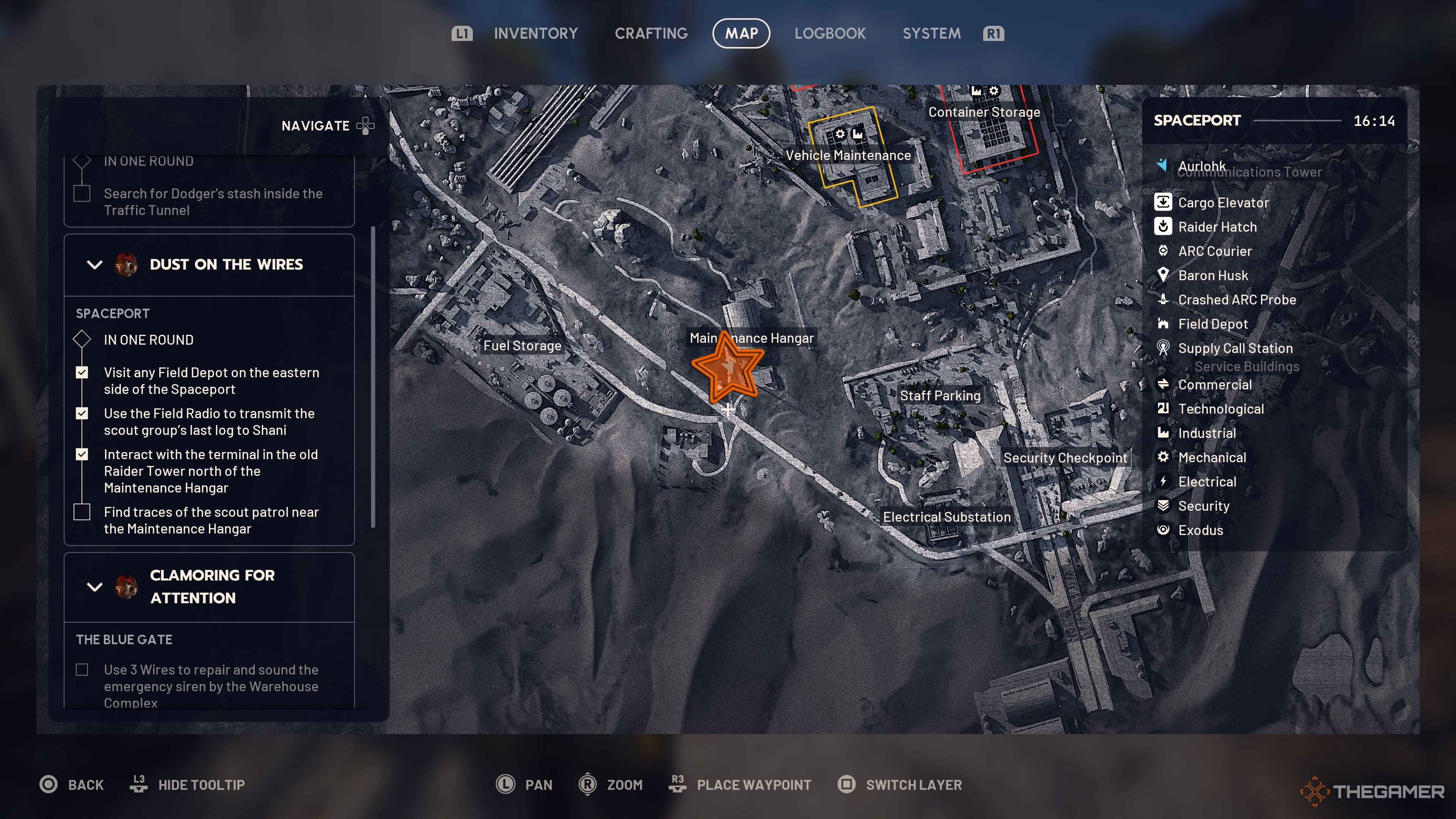Choose the Baron Husk legend entry
Viewport: 1456px width, 819px height.
tap(1213, 275)
